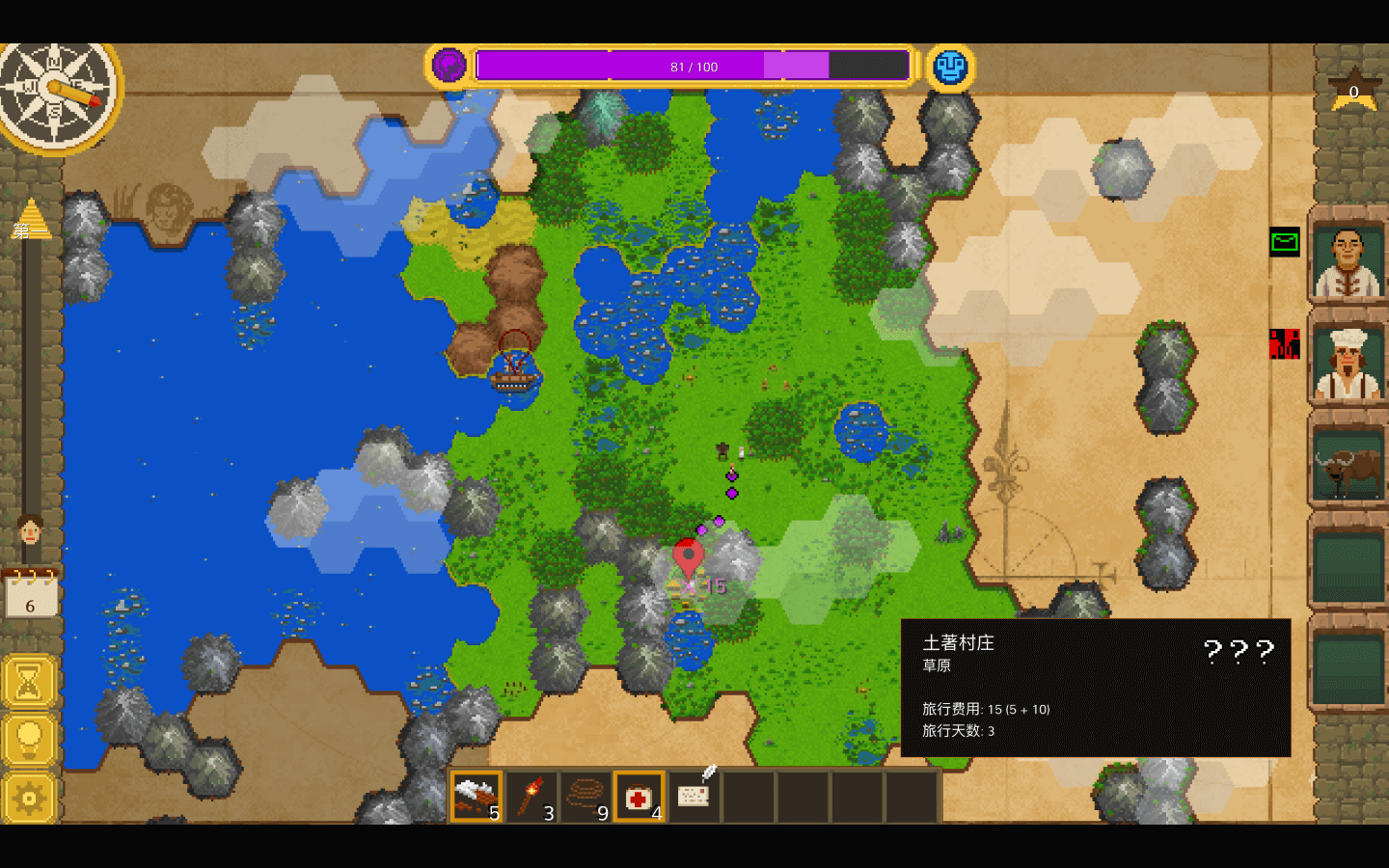Click the lightbulb hint button
Image resolution: width=1389 pixels, height=868 pixels.
click(29, 740)
